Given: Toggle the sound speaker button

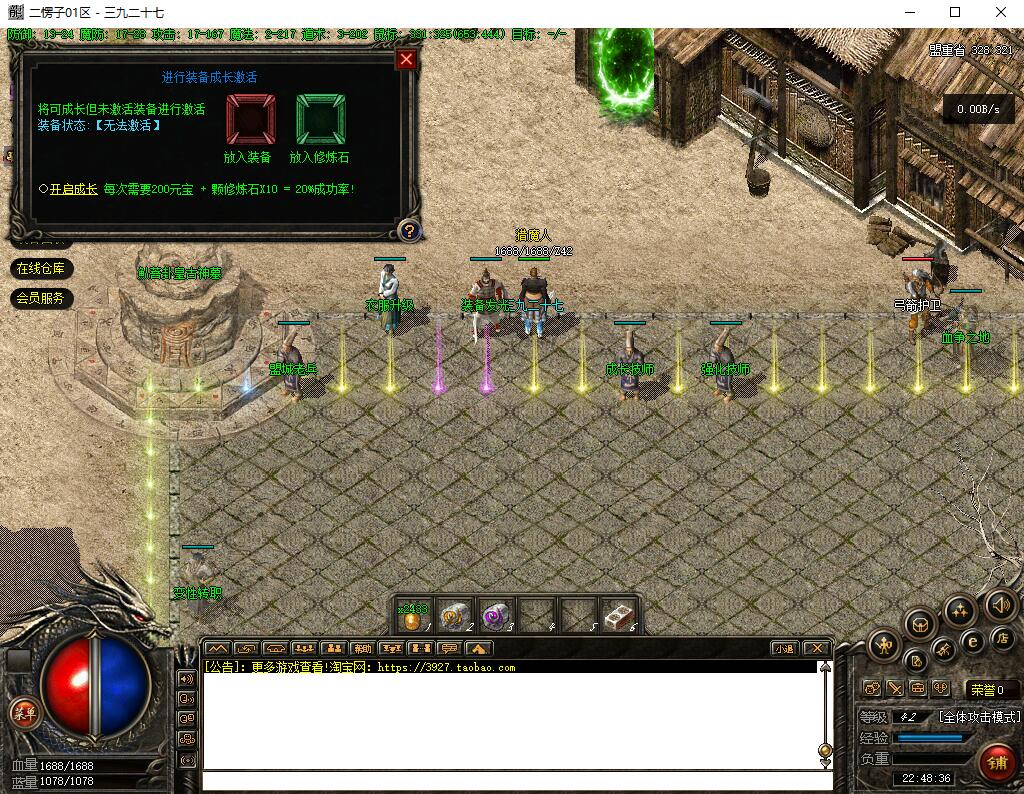Looking at the screenshot, I should (x=1000, y=604).
